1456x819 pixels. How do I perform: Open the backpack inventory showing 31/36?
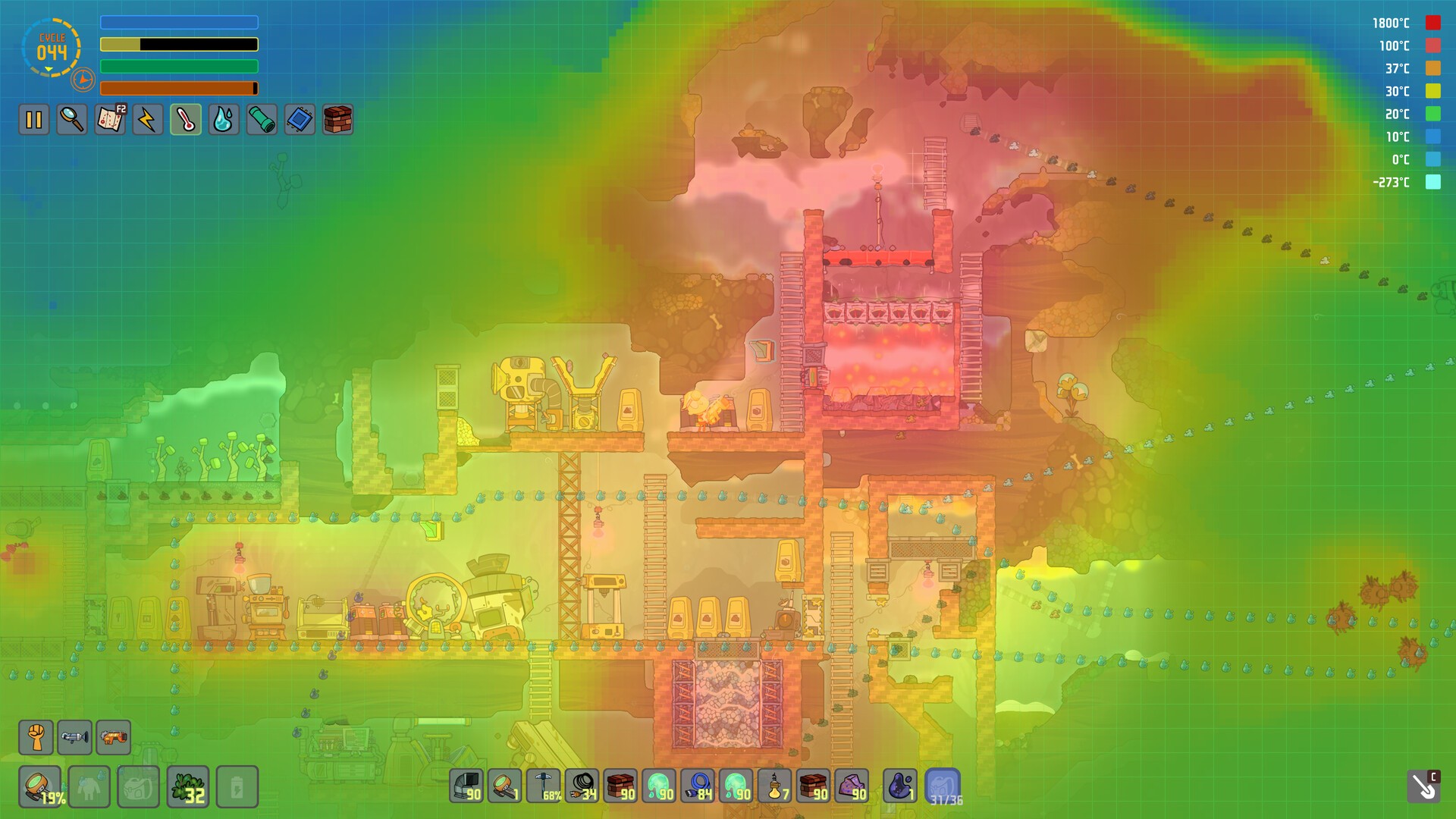click(943, 786)
